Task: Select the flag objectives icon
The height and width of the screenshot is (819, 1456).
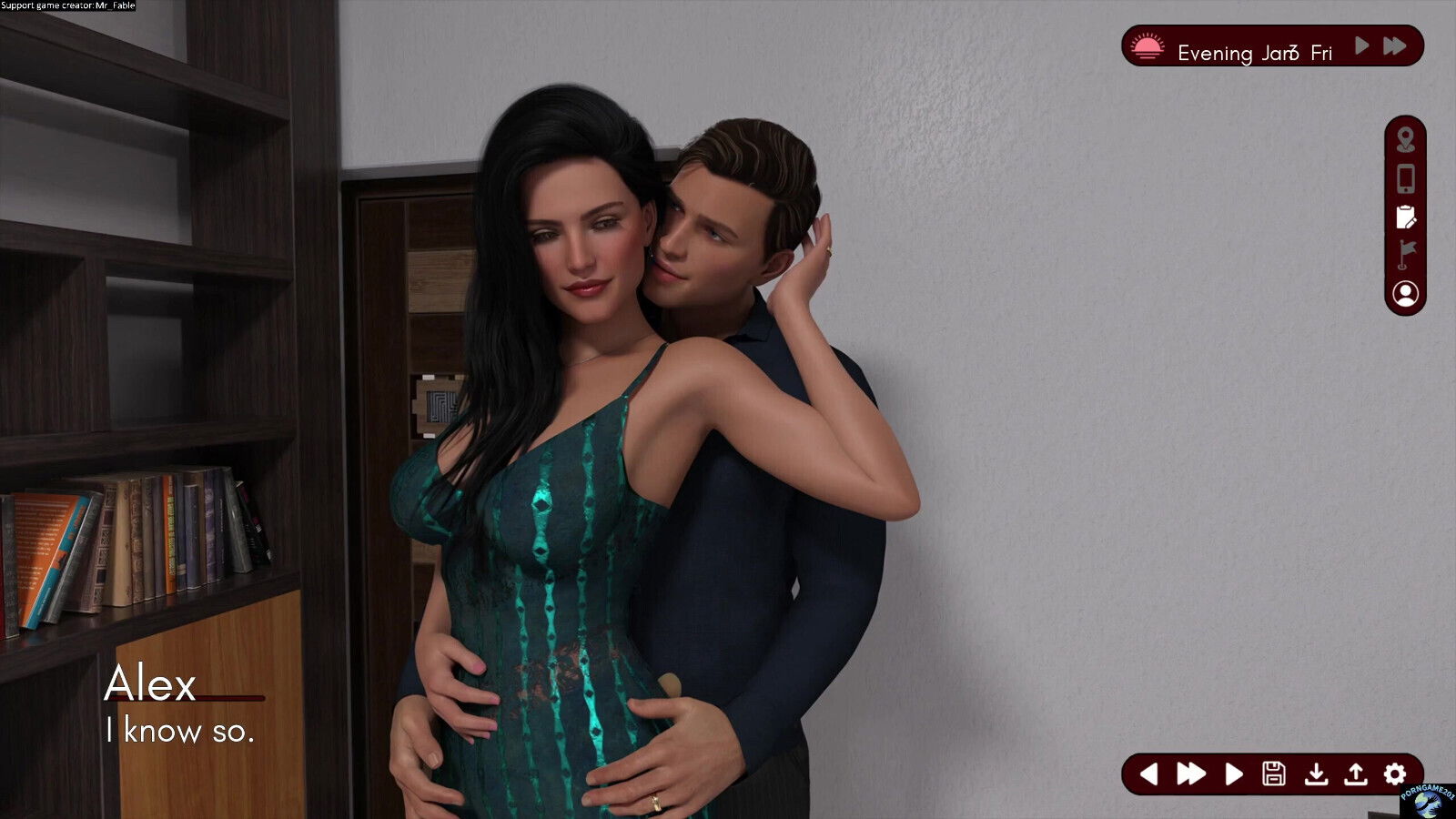Action: coord(1406,252)
